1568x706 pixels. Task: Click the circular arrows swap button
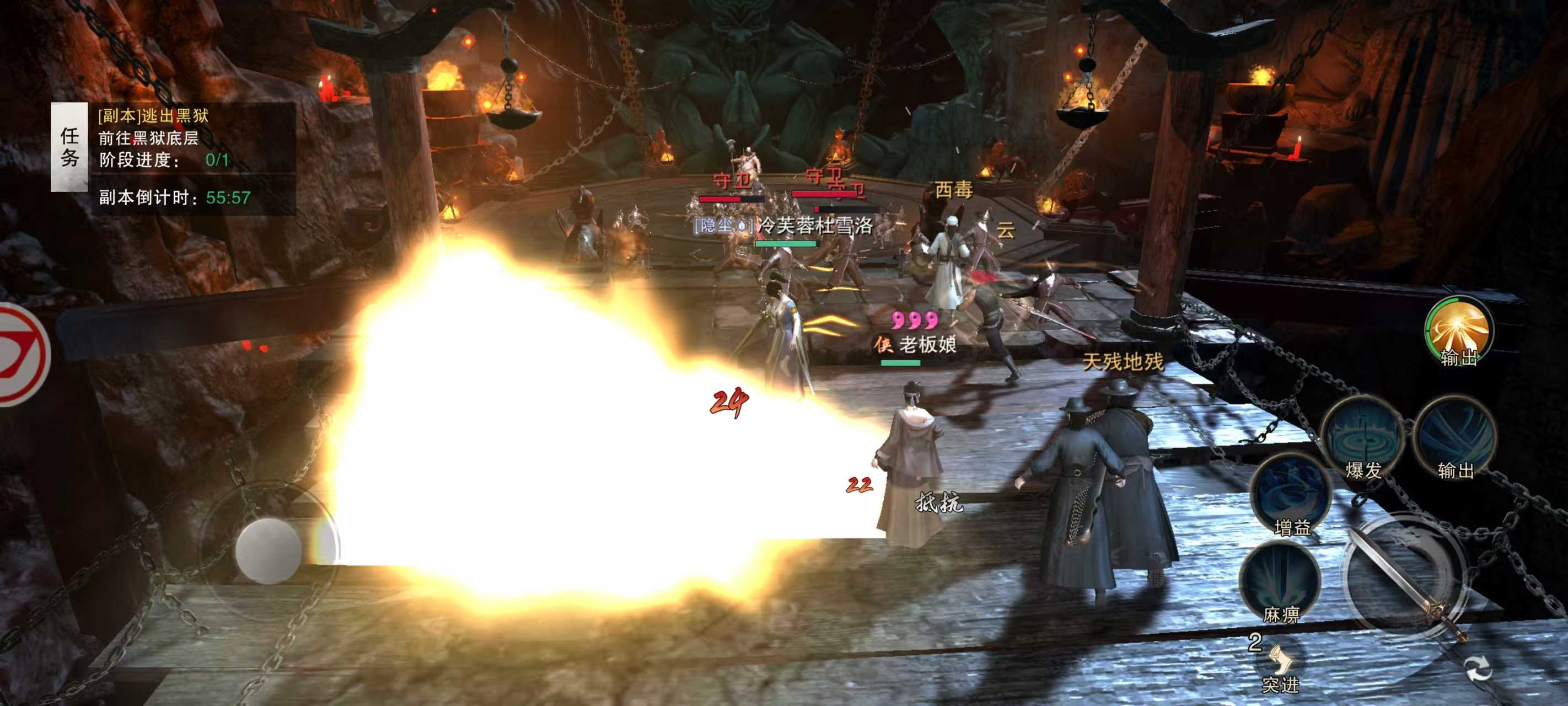(1478, 669)
